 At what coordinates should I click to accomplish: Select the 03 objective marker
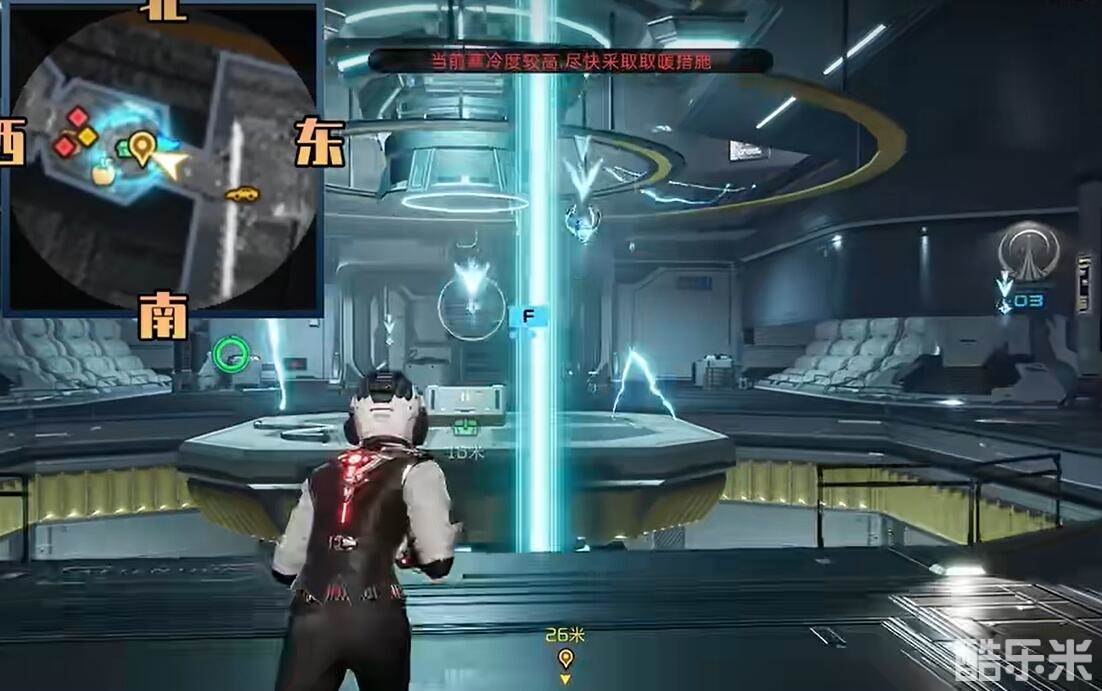pyautogui.click(x=1029, y=299)
